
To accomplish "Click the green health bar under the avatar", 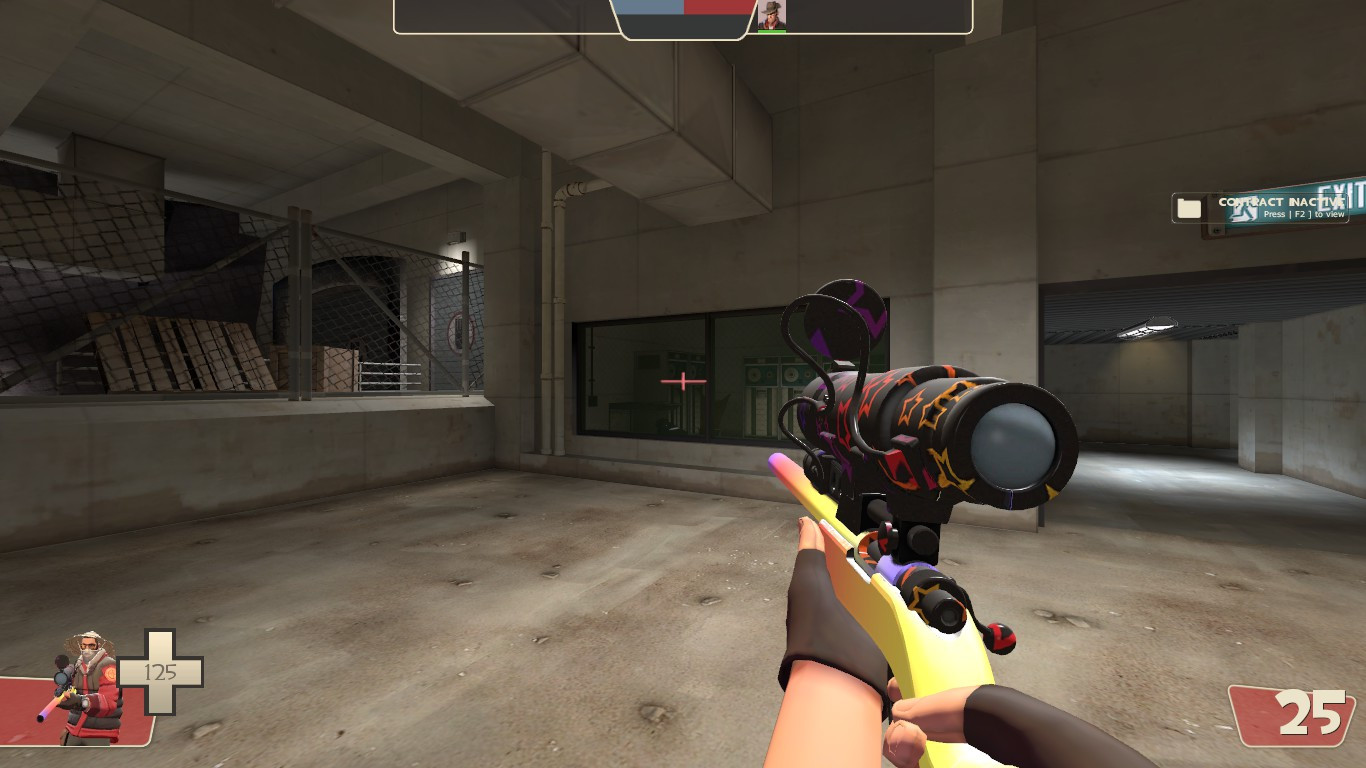I will (774, 31).
